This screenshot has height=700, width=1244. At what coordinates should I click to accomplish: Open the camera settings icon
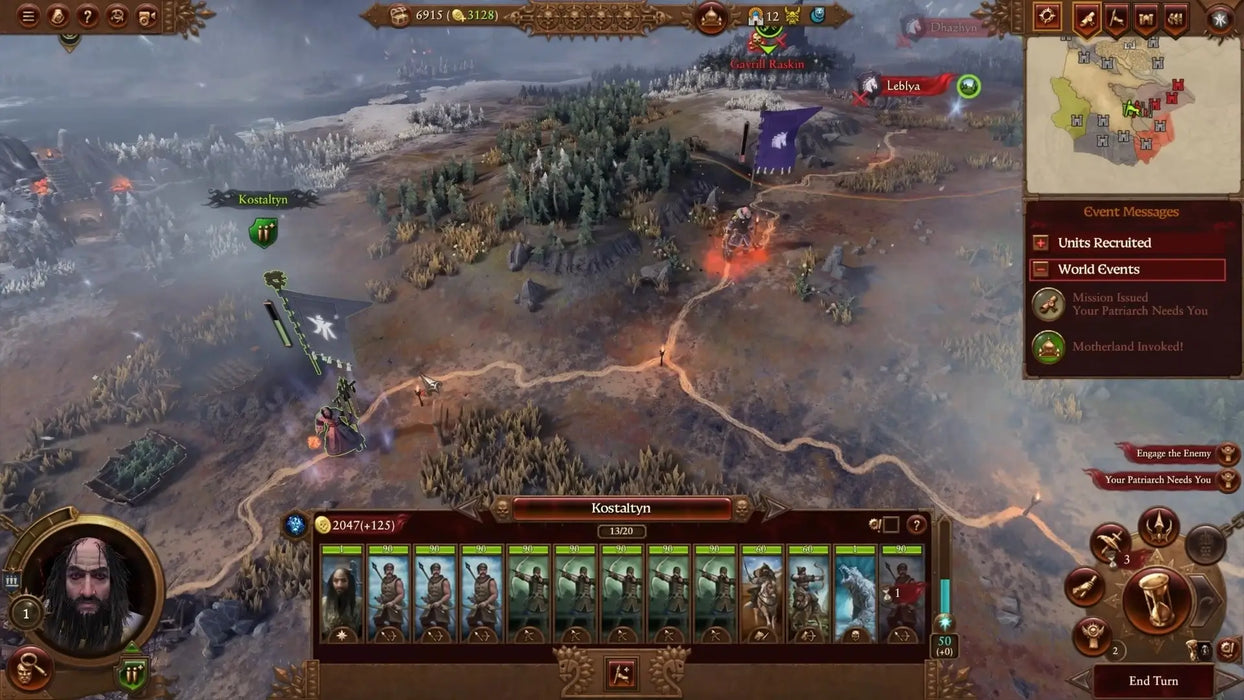coord(147,16)
